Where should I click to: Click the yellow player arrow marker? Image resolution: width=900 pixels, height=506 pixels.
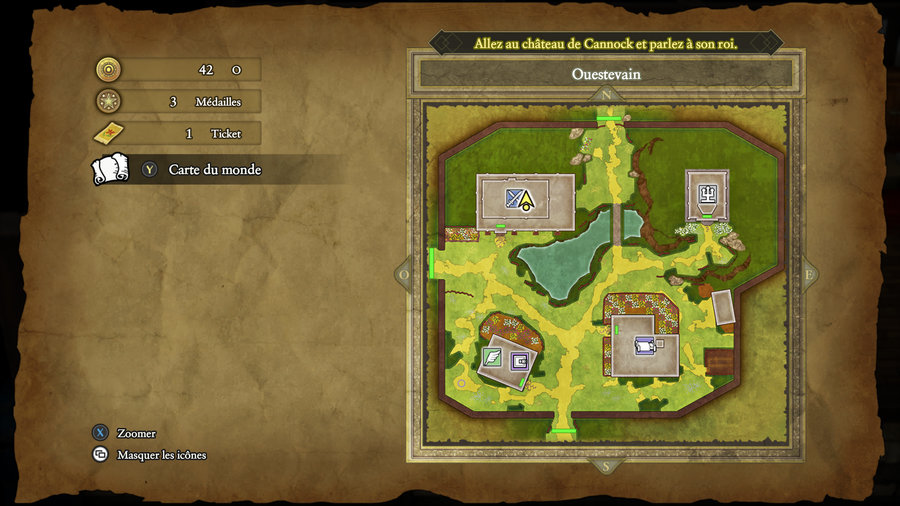(x=526, y=200)
